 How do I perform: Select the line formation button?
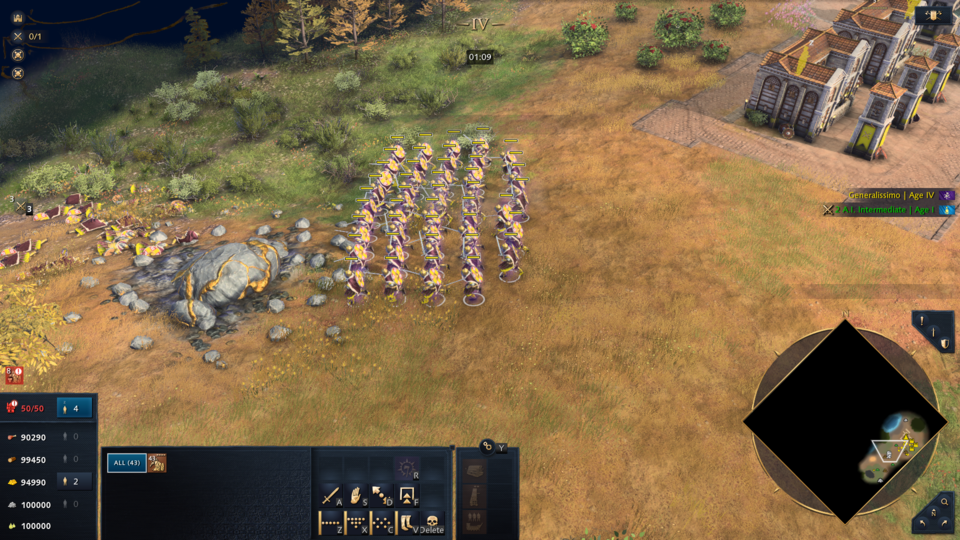point(331,522)
